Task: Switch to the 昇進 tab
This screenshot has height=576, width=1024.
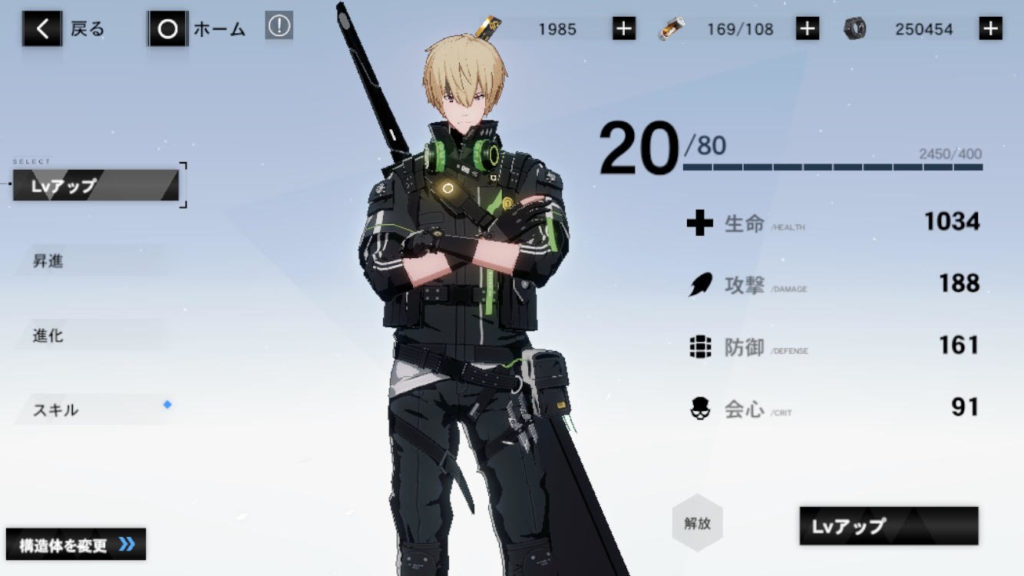Action: pyautogui.click(x=90, y=261)
